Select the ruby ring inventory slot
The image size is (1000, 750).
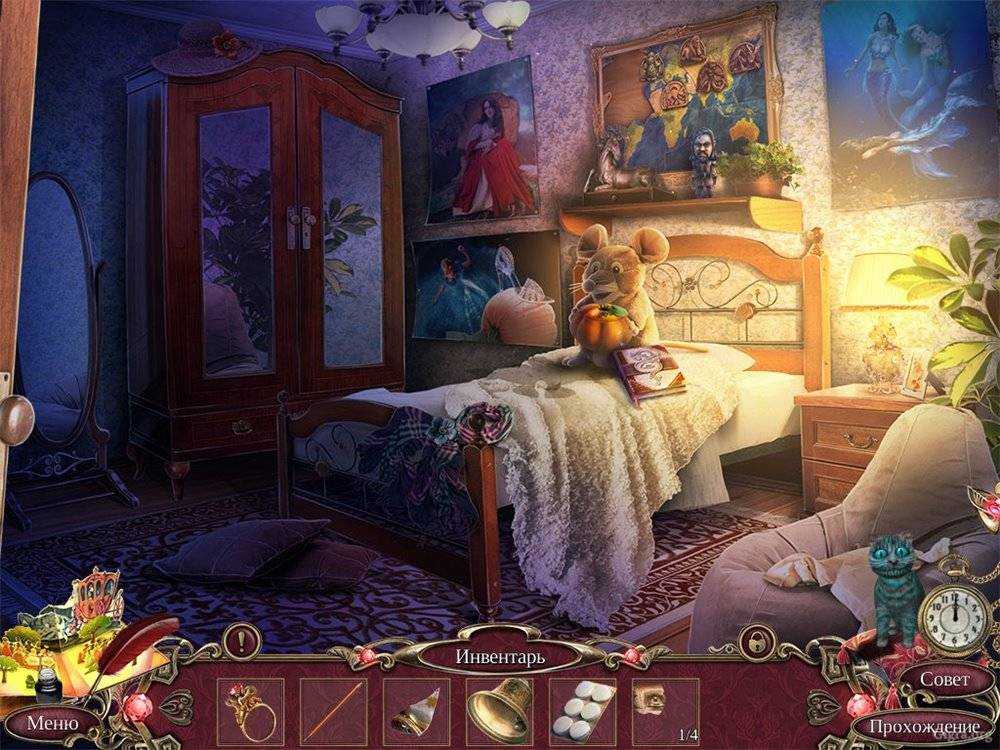(249, 711)
